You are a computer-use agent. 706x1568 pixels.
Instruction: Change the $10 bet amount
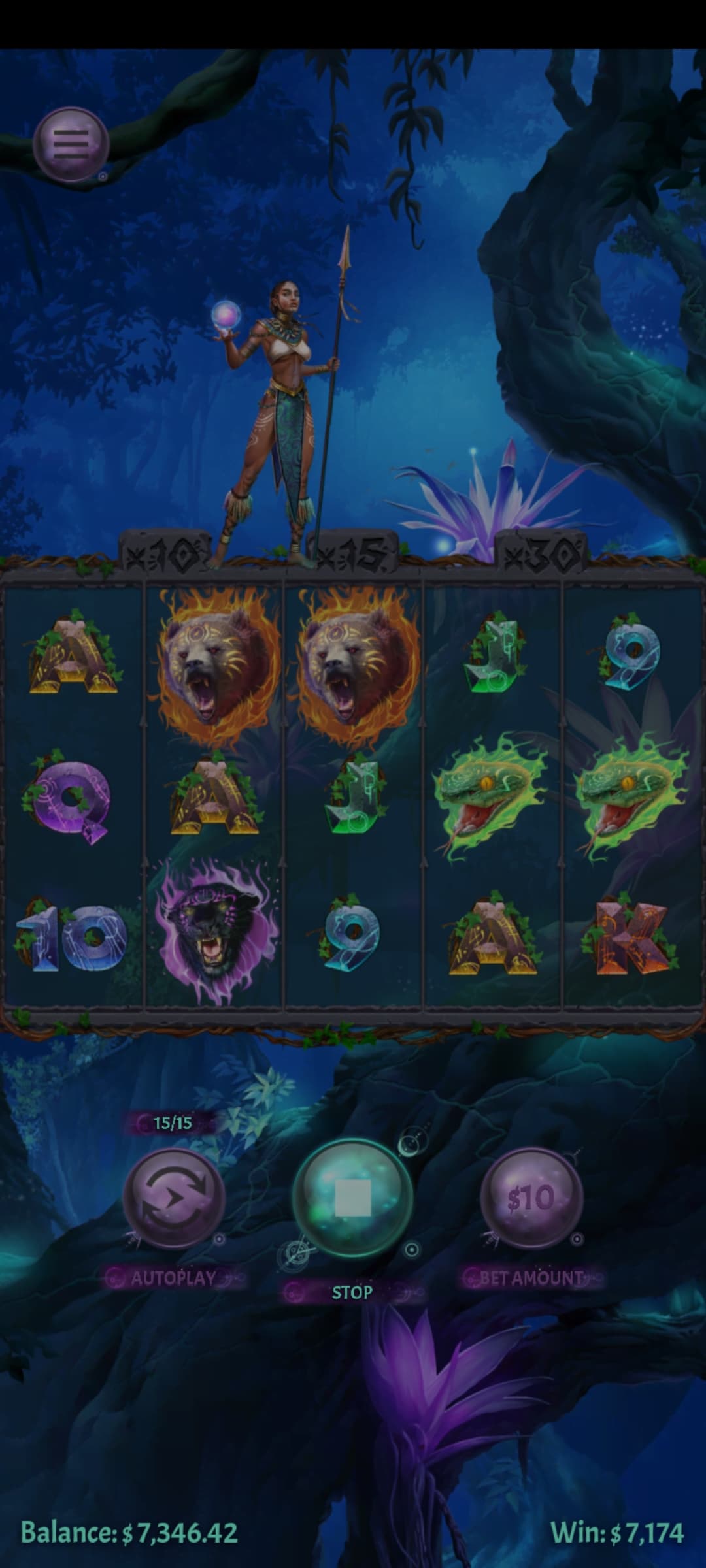click(531, 1198)
